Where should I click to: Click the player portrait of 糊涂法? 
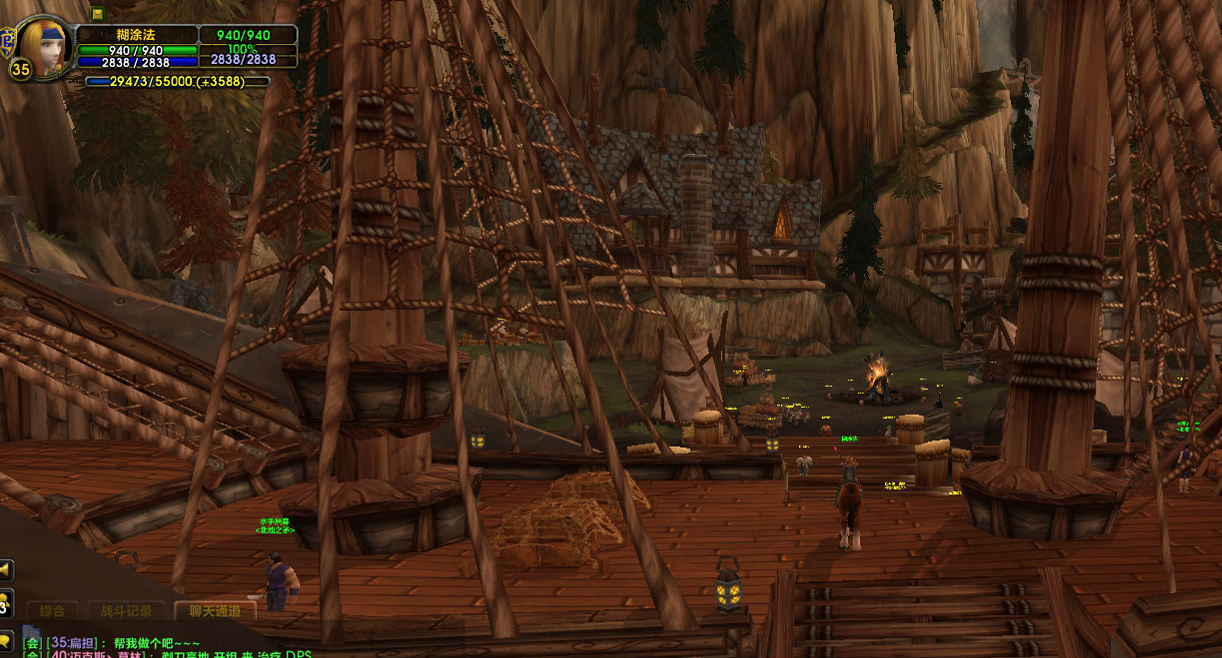[x=45, y=42]
